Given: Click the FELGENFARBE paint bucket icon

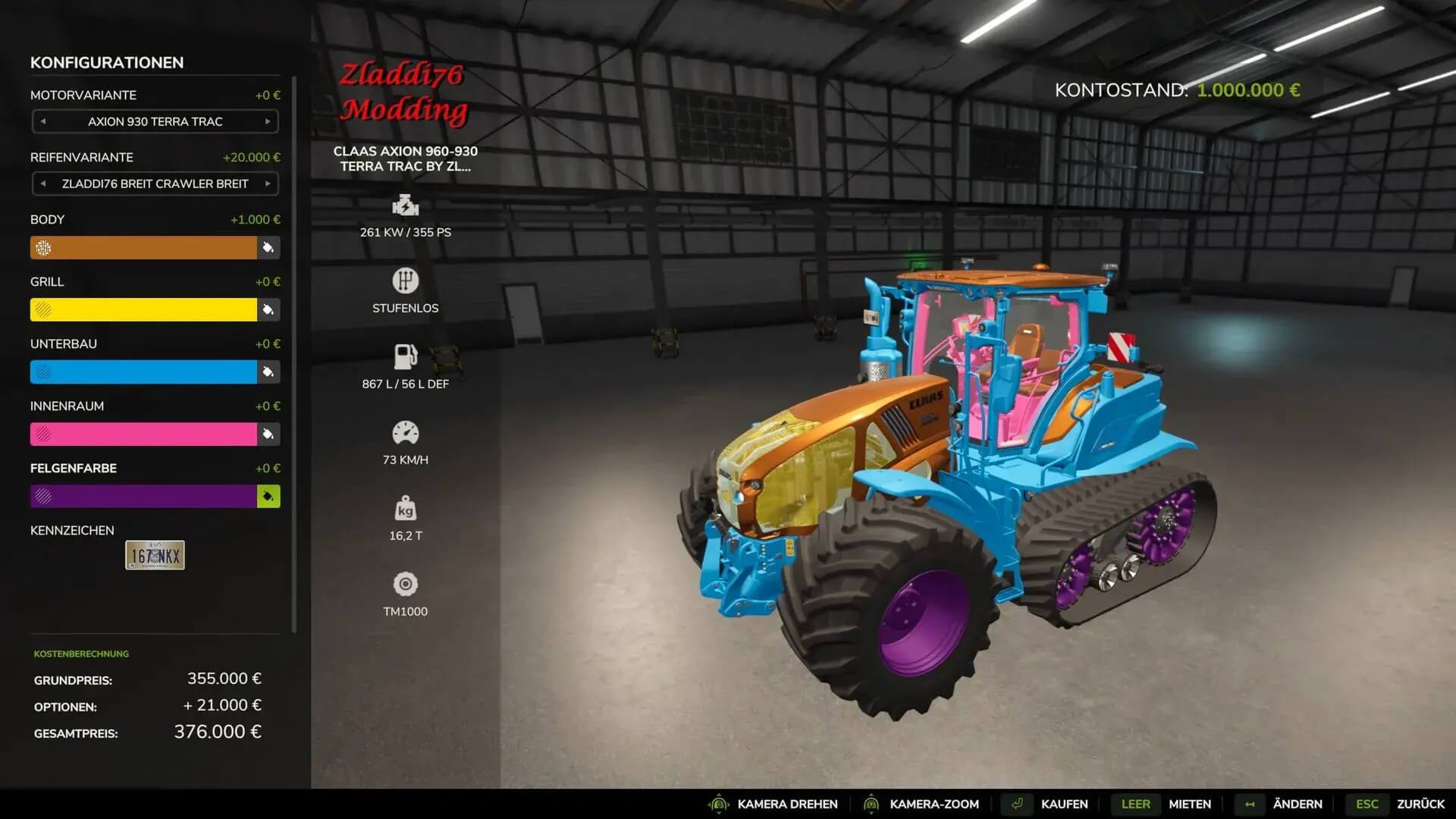Looking at the screenshot, I should [267, 496].
